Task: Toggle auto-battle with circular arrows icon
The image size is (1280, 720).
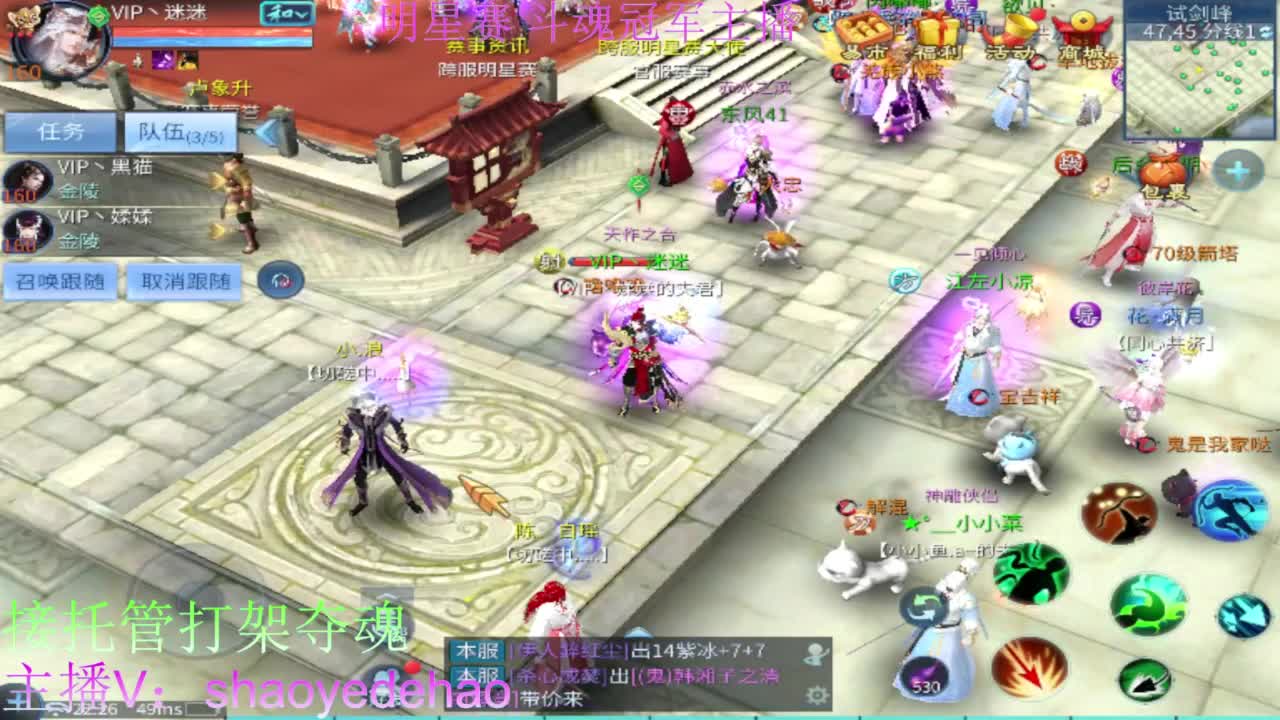Action: (x=920, y=606)
